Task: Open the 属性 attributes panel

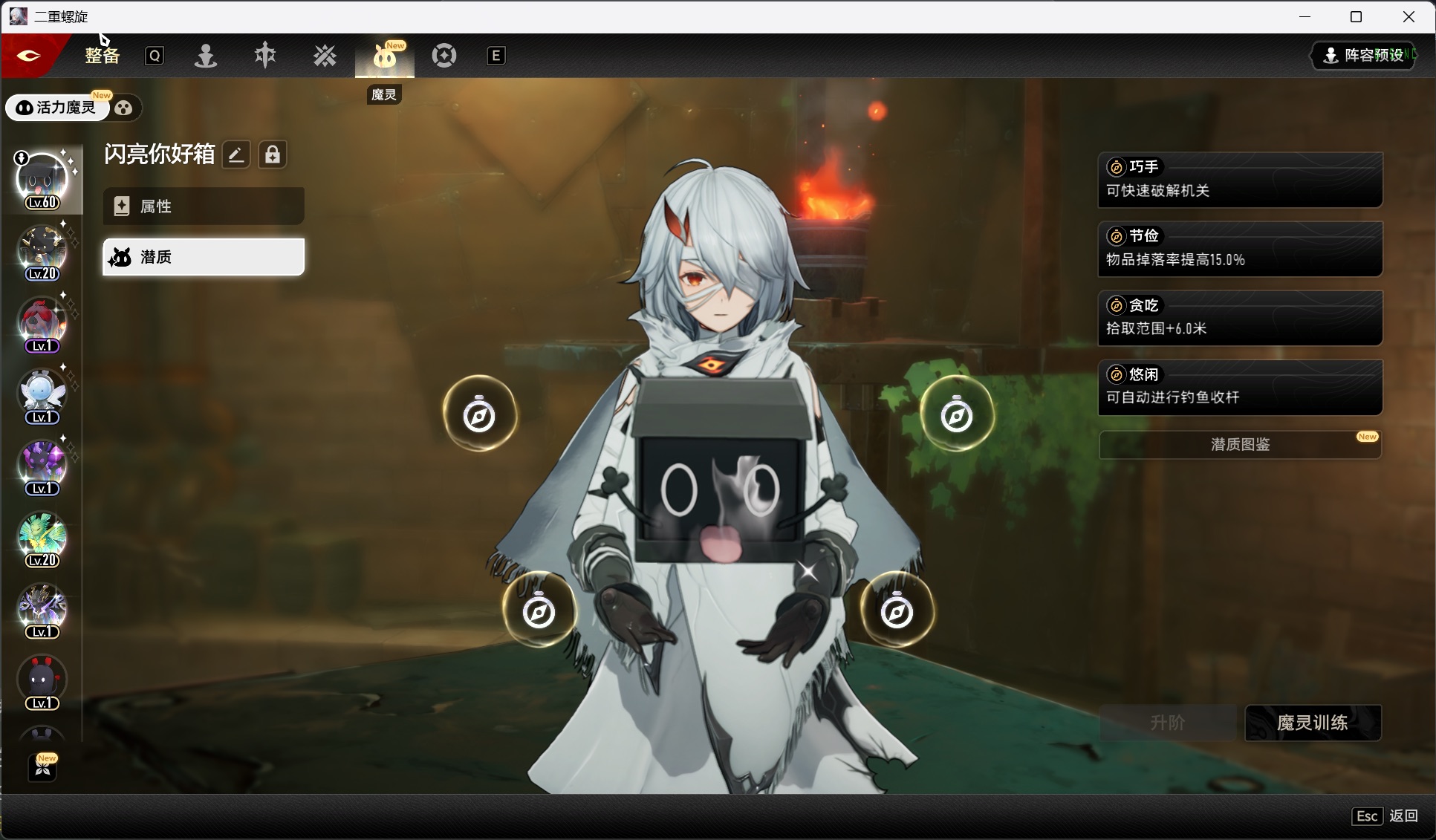Action: [203, 206]
